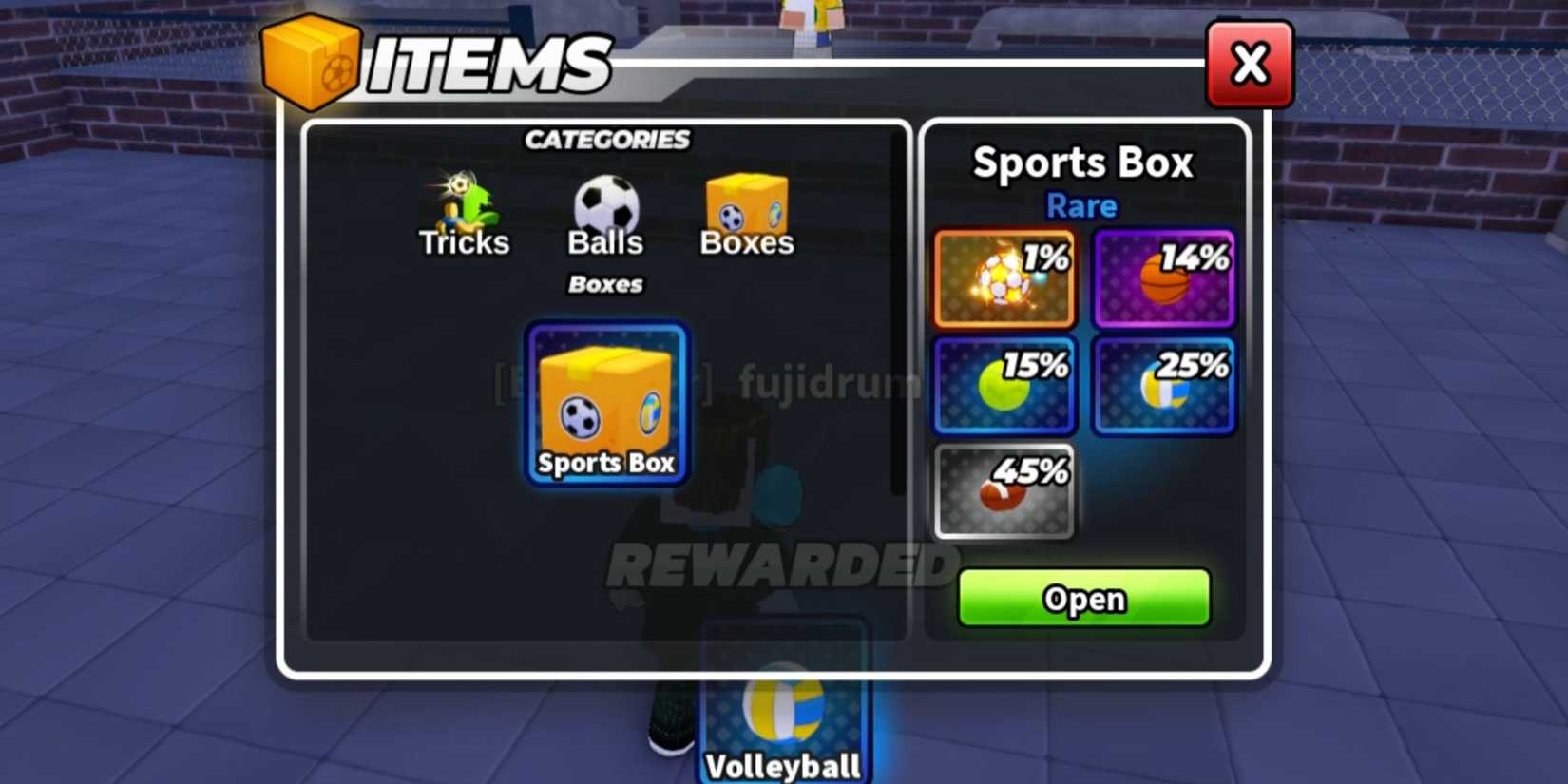Image resolution: width=1568 pixels, height=784 pixels.
Task: Click the Sports Box thumbnail in Boxes section
Action: click(x=605, y=404)
